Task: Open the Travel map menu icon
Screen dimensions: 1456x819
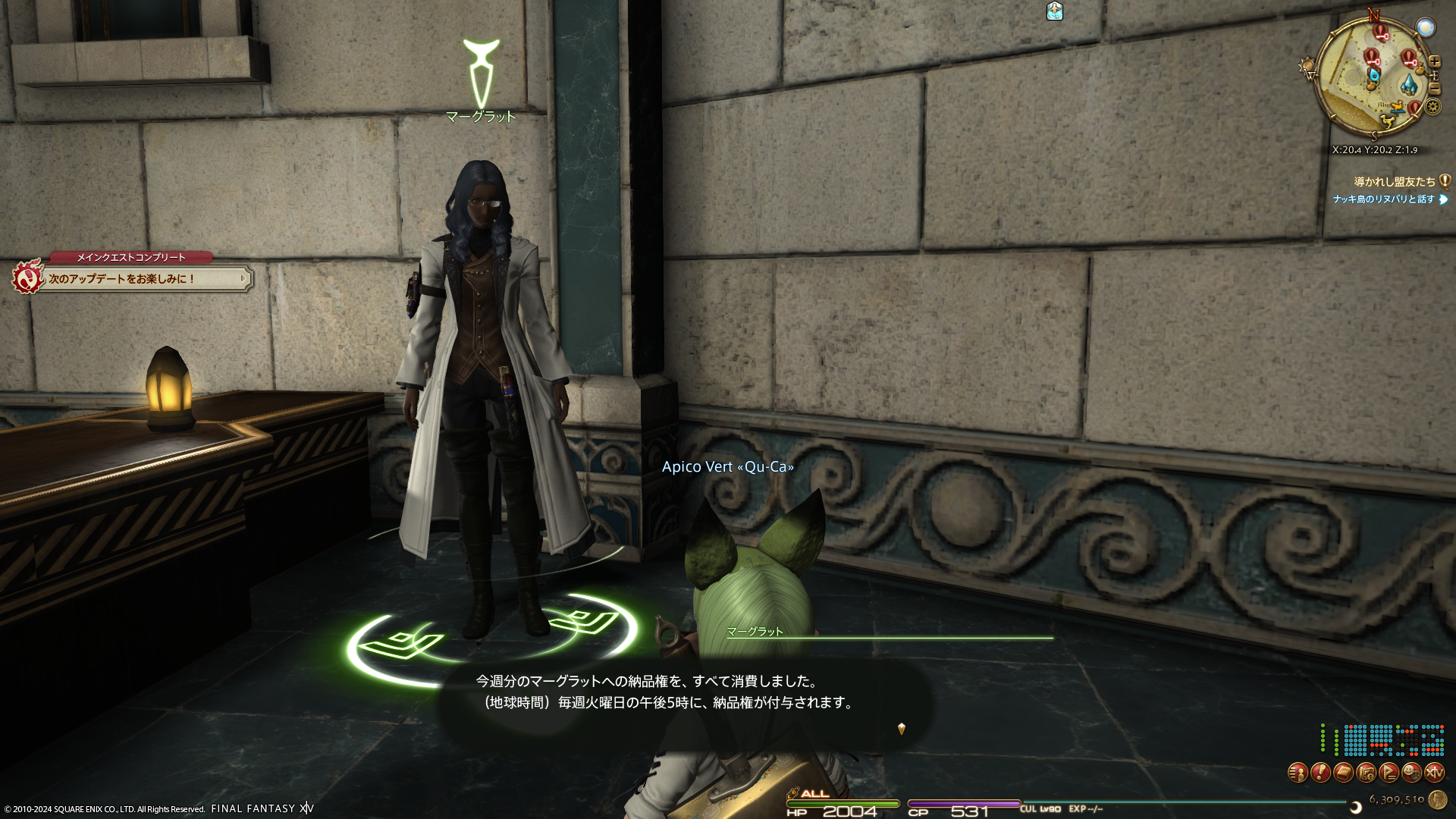Action: [1366, 773]
